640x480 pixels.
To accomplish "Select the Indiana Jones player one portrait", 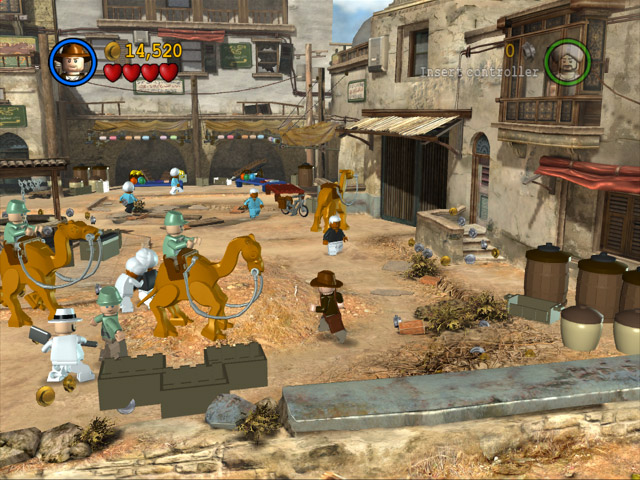I will pyautogui.click(x=72, y=61).
